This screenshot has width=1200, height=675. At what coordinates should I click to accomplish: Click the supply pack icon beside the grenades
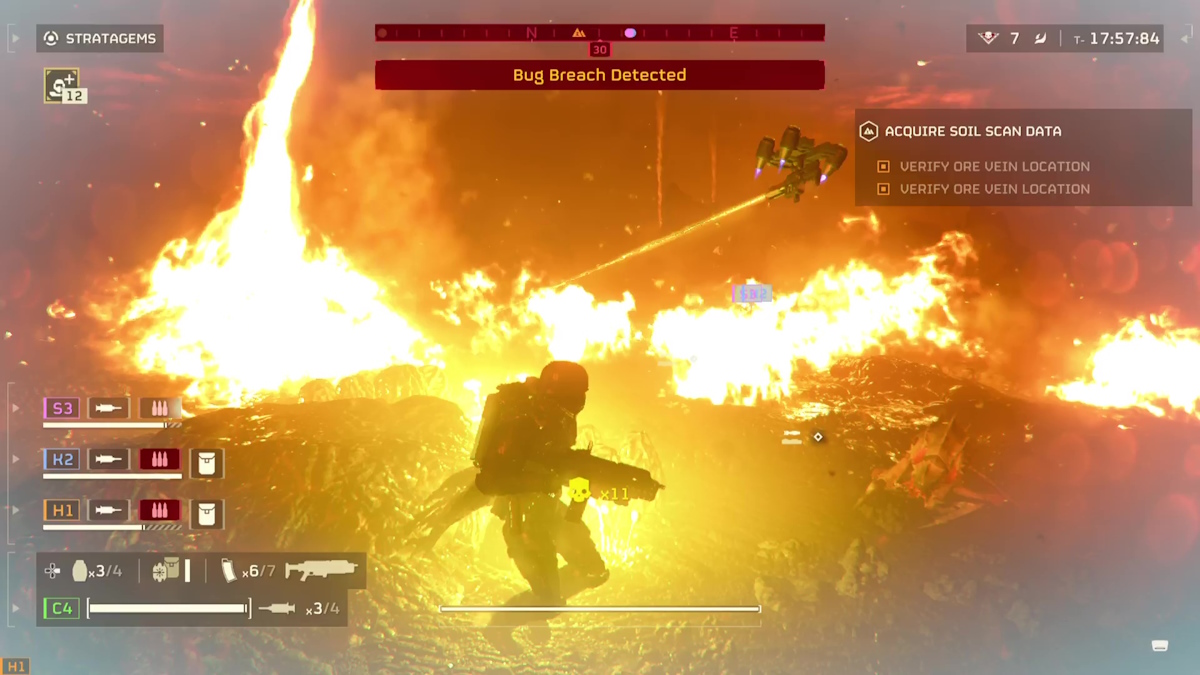(165, 571)
